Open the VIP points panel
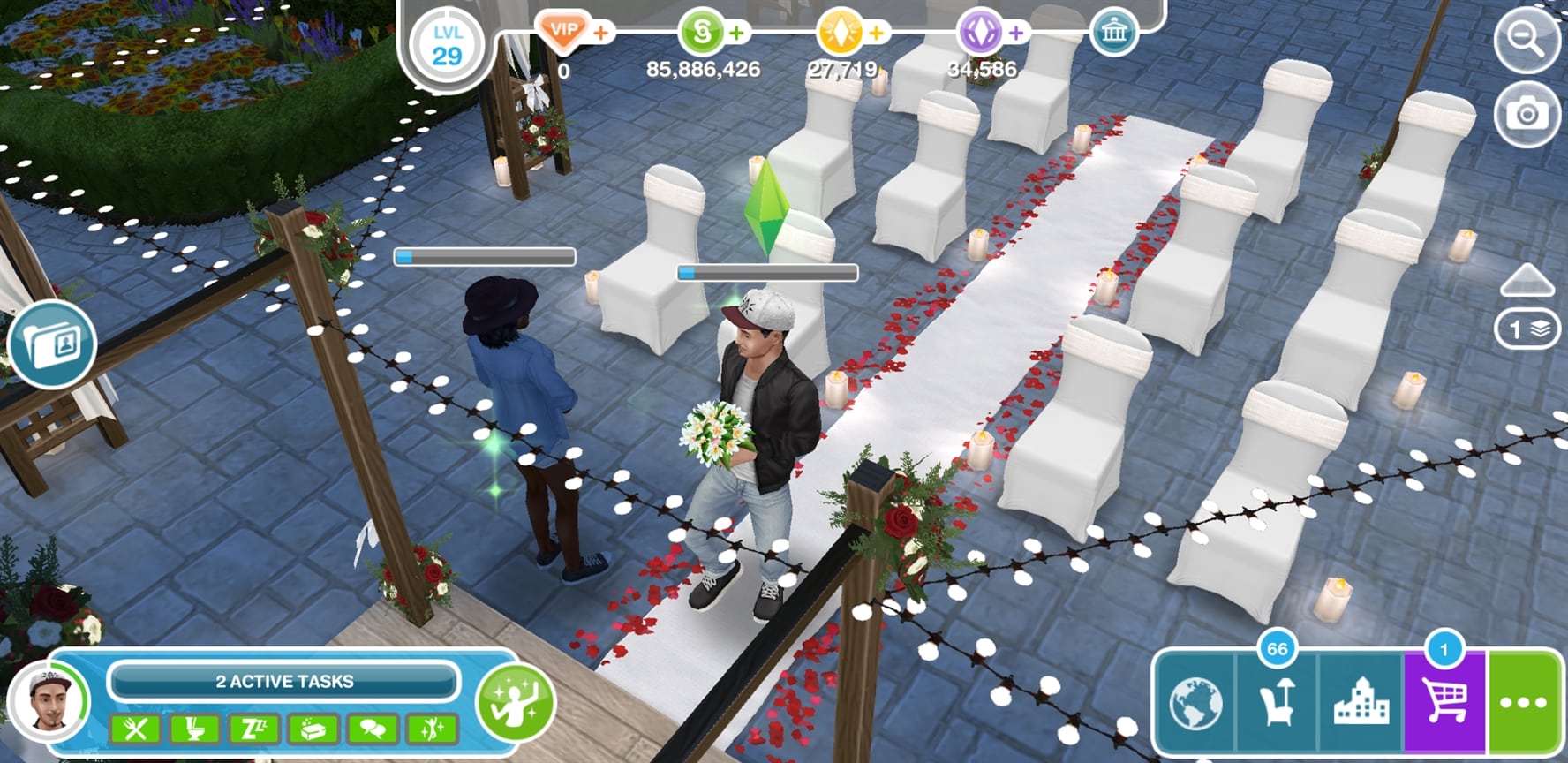Screen dimensions: 1568x763 [x=563, y=32]
